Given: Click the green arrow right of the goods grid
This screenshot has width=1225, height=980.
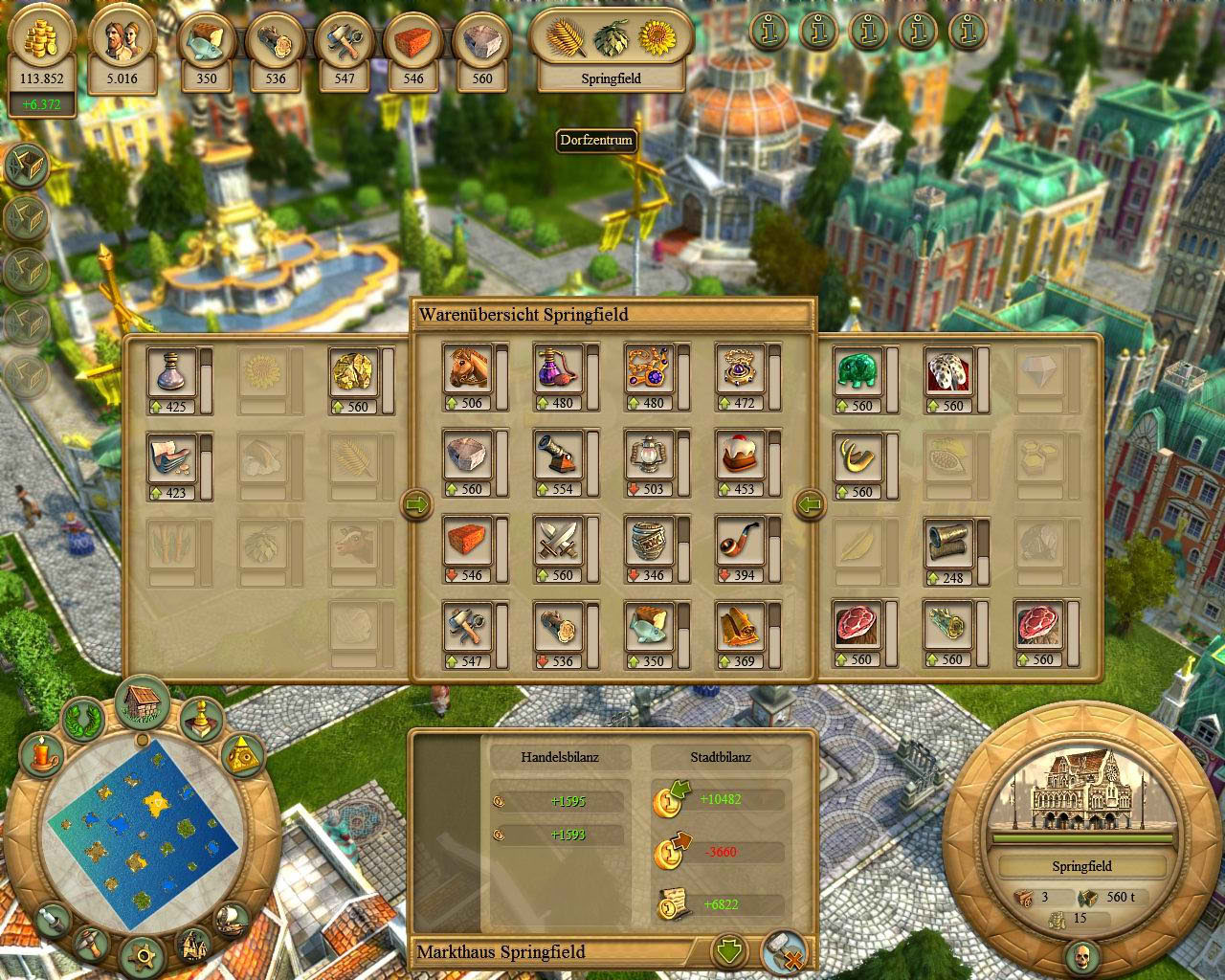Looking at the screenshot, I should [x=810, y=504].
